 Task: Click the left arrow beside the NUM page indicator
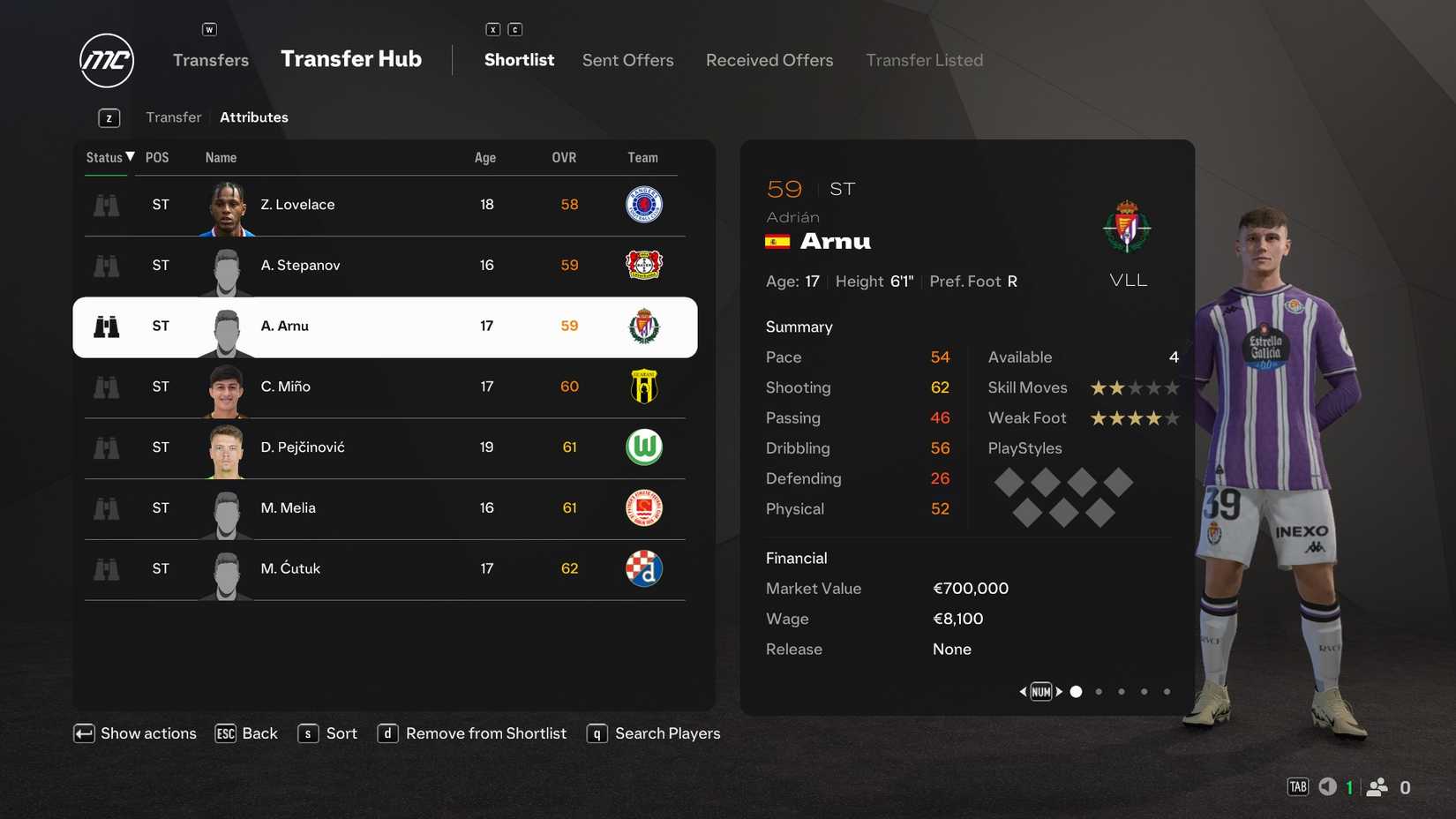coord(1023,692)
